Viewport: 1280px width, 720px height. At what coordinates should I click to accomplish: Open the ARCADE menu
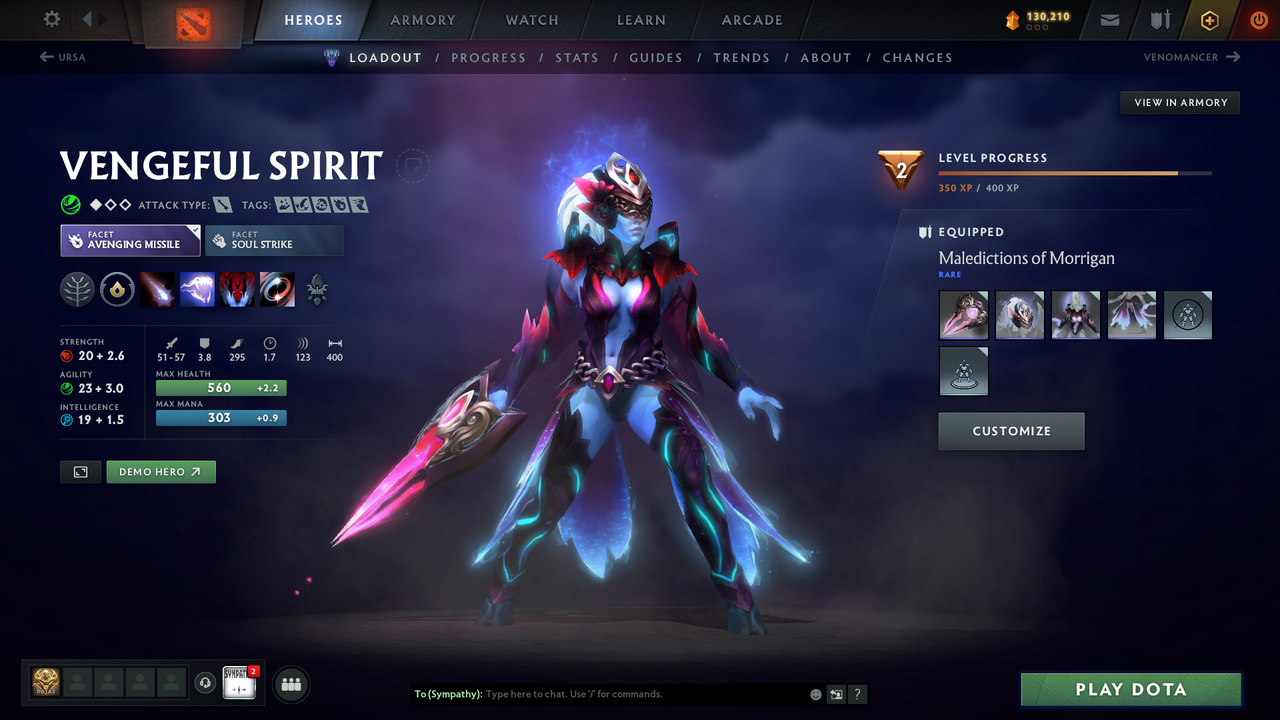coord(751,20)
